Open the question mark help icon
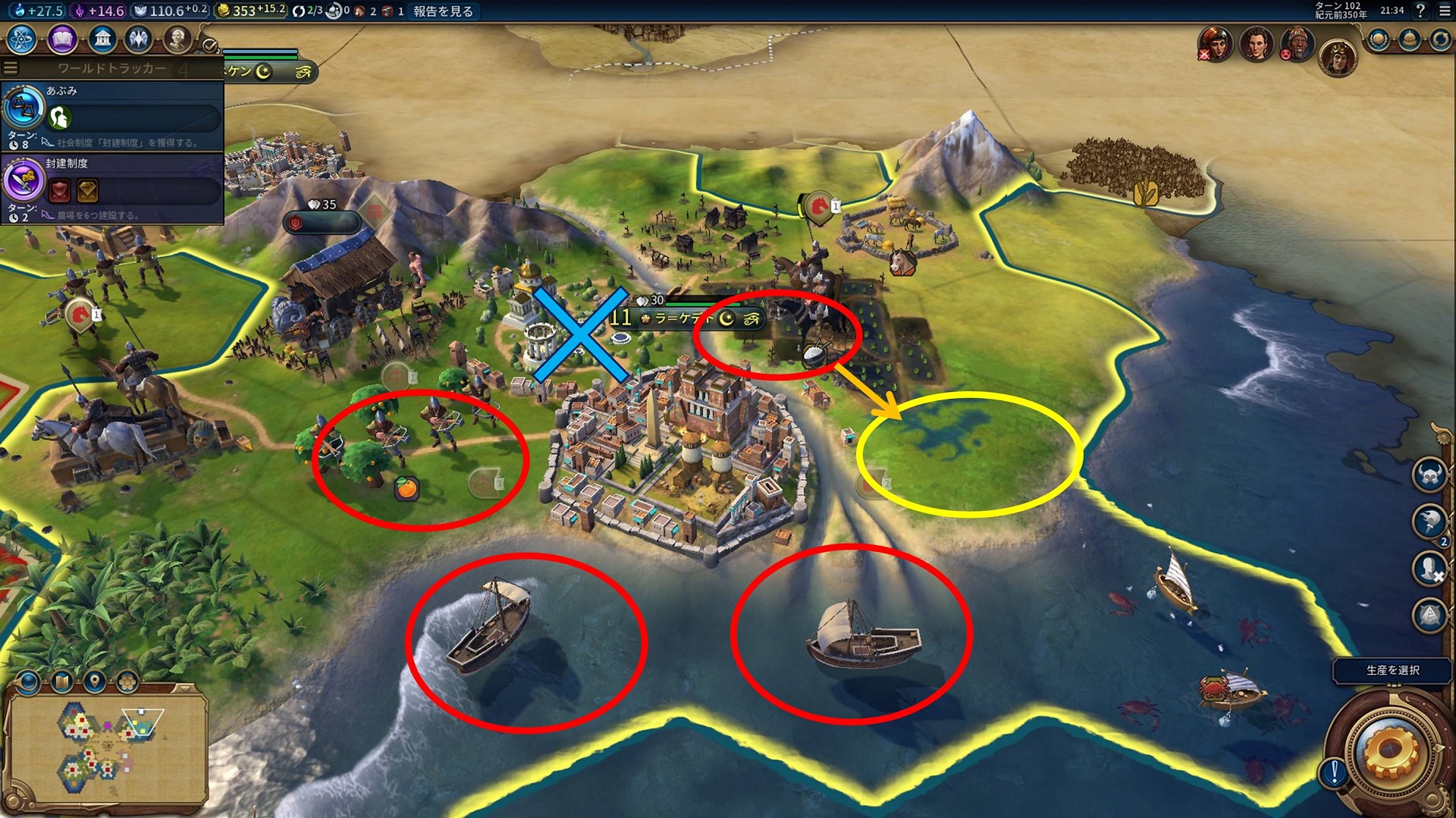 pyautogui.click(x=1420, y=11)
